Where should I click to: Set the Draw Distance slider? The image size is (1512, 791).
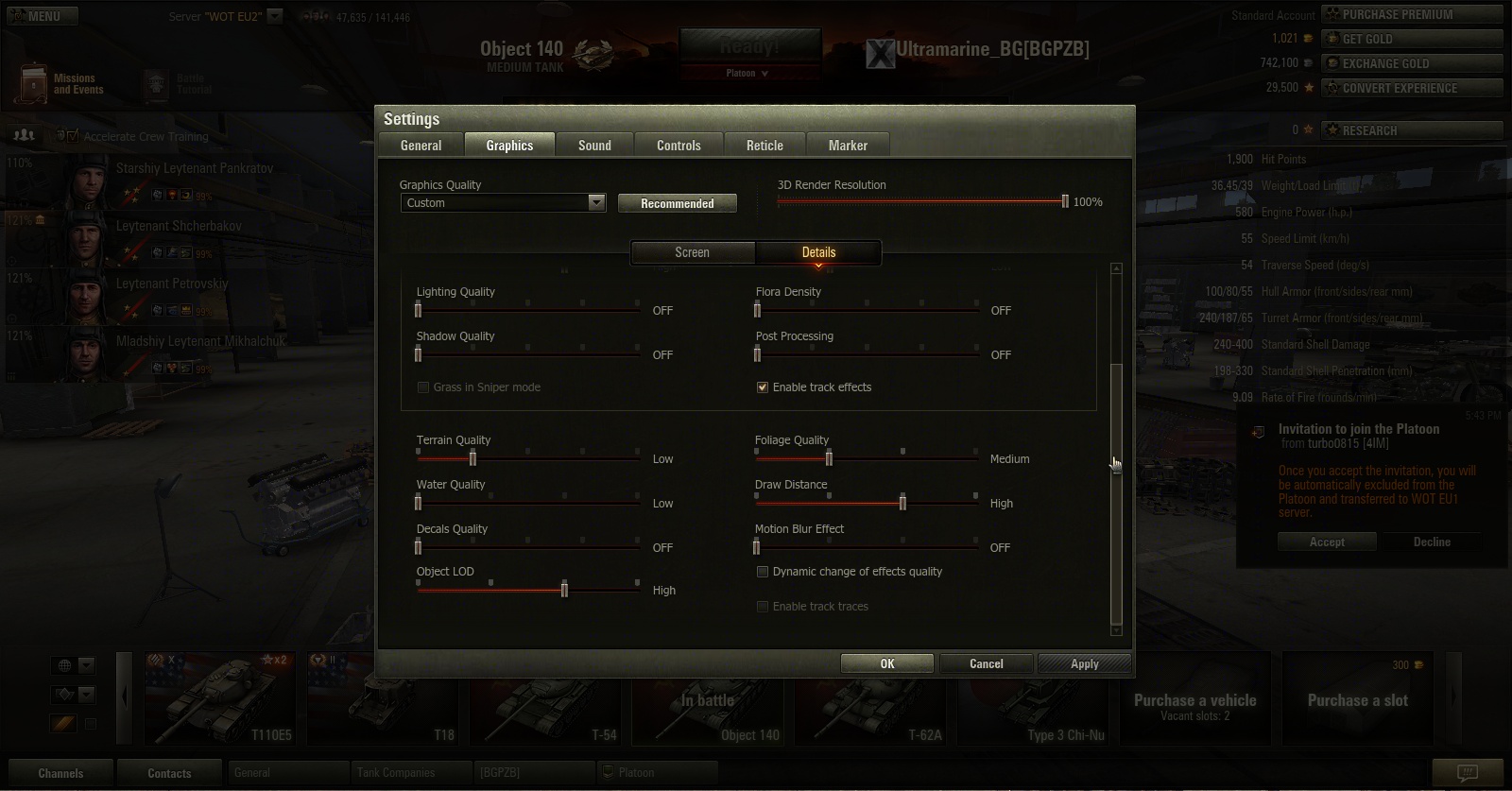(x=902, y=503)
